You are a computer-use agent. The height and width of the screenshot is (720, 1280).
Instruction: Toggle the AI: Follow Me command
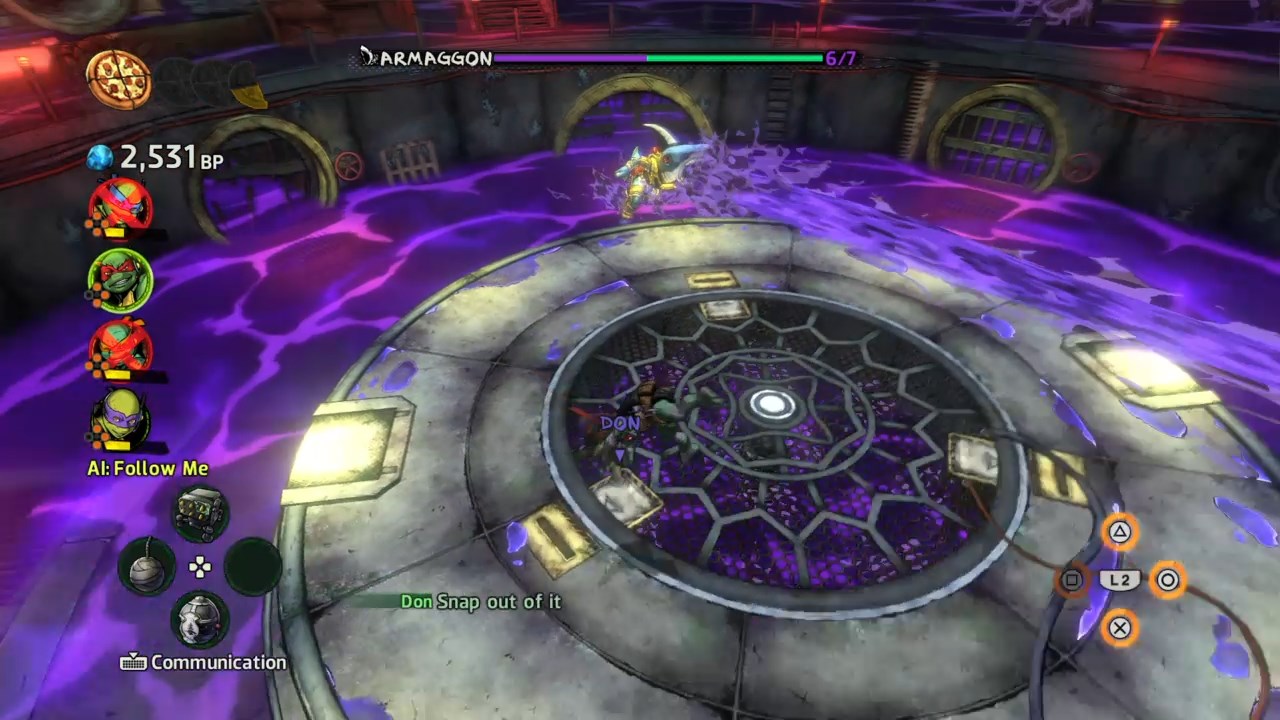tap(147, 468)
